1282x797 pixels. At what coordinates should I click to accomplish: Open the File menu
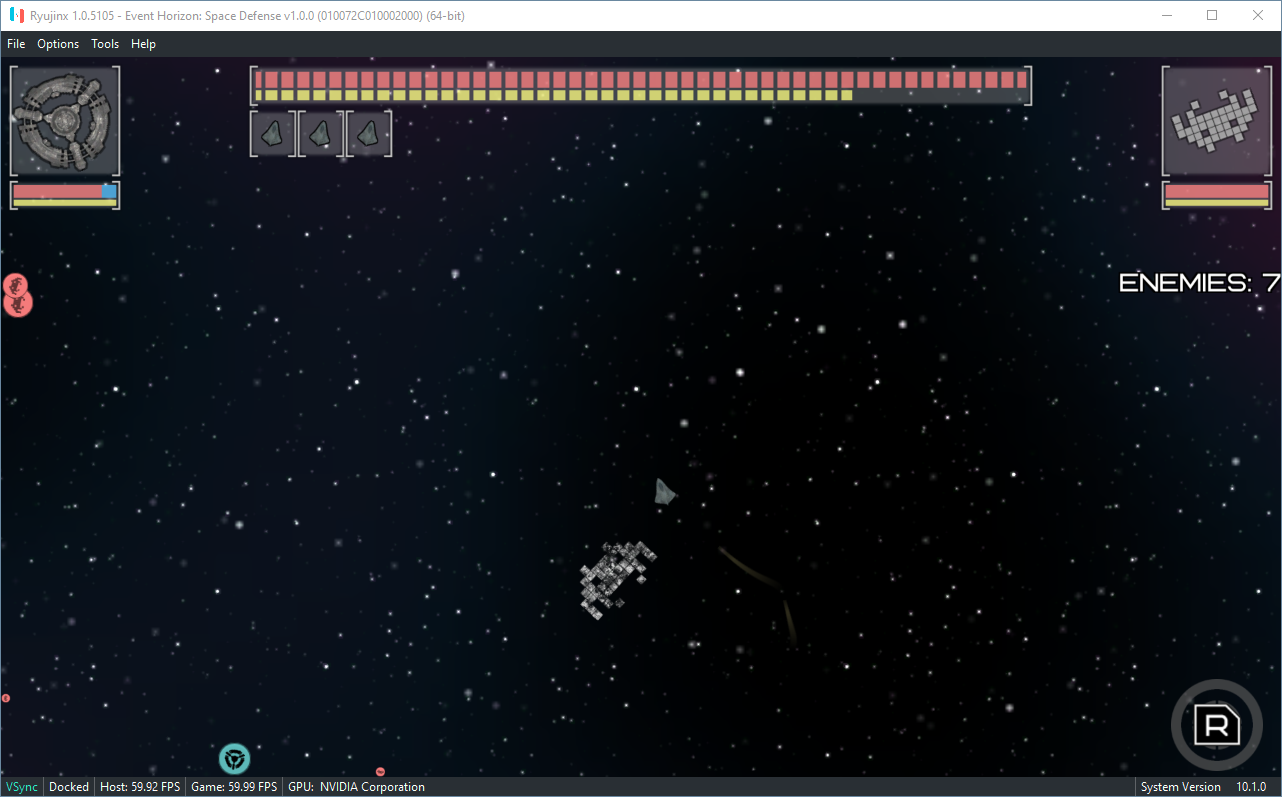pyautogui.click(x=16, y=44)
